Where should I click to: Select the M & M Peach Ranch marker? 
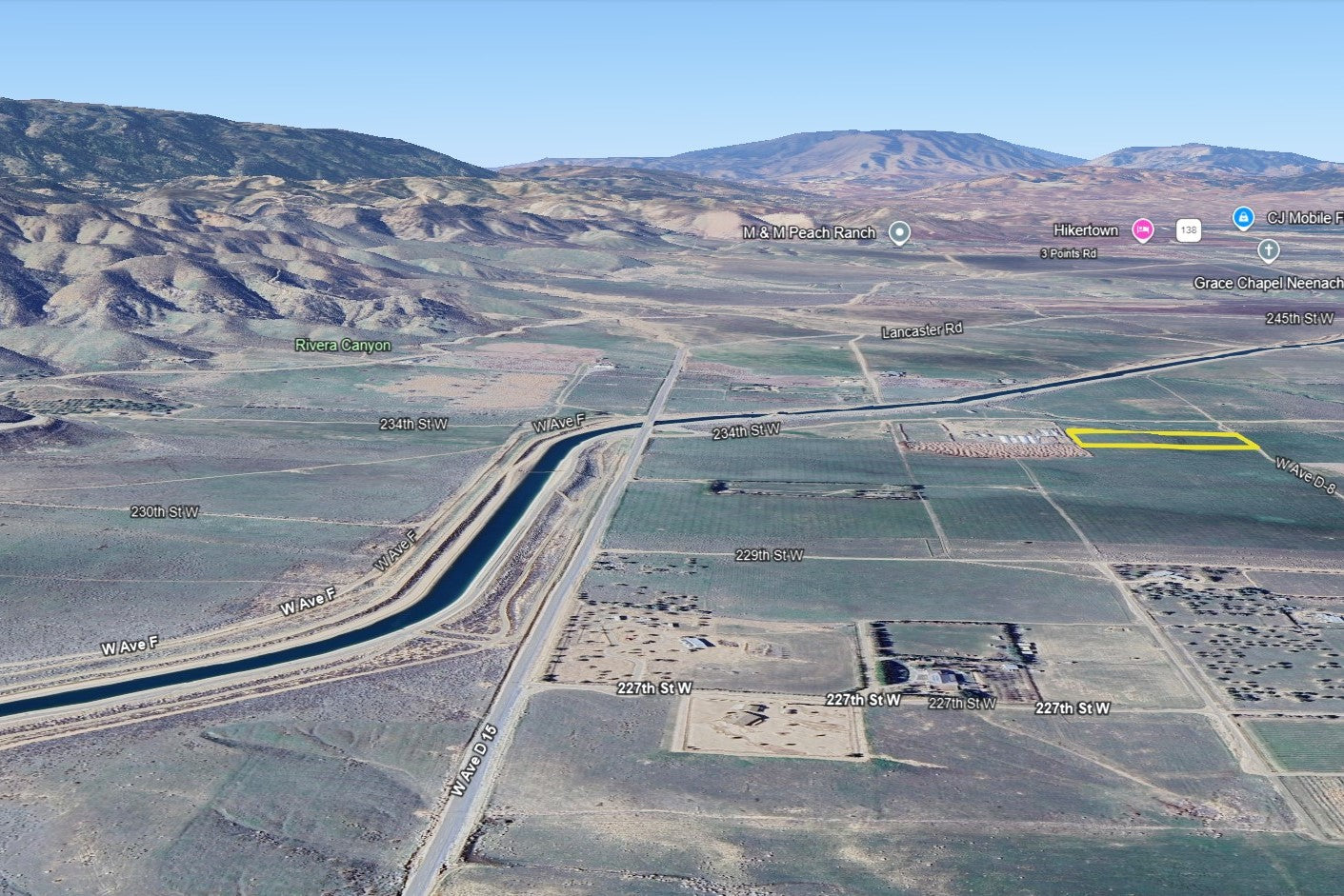pos(899,232)
